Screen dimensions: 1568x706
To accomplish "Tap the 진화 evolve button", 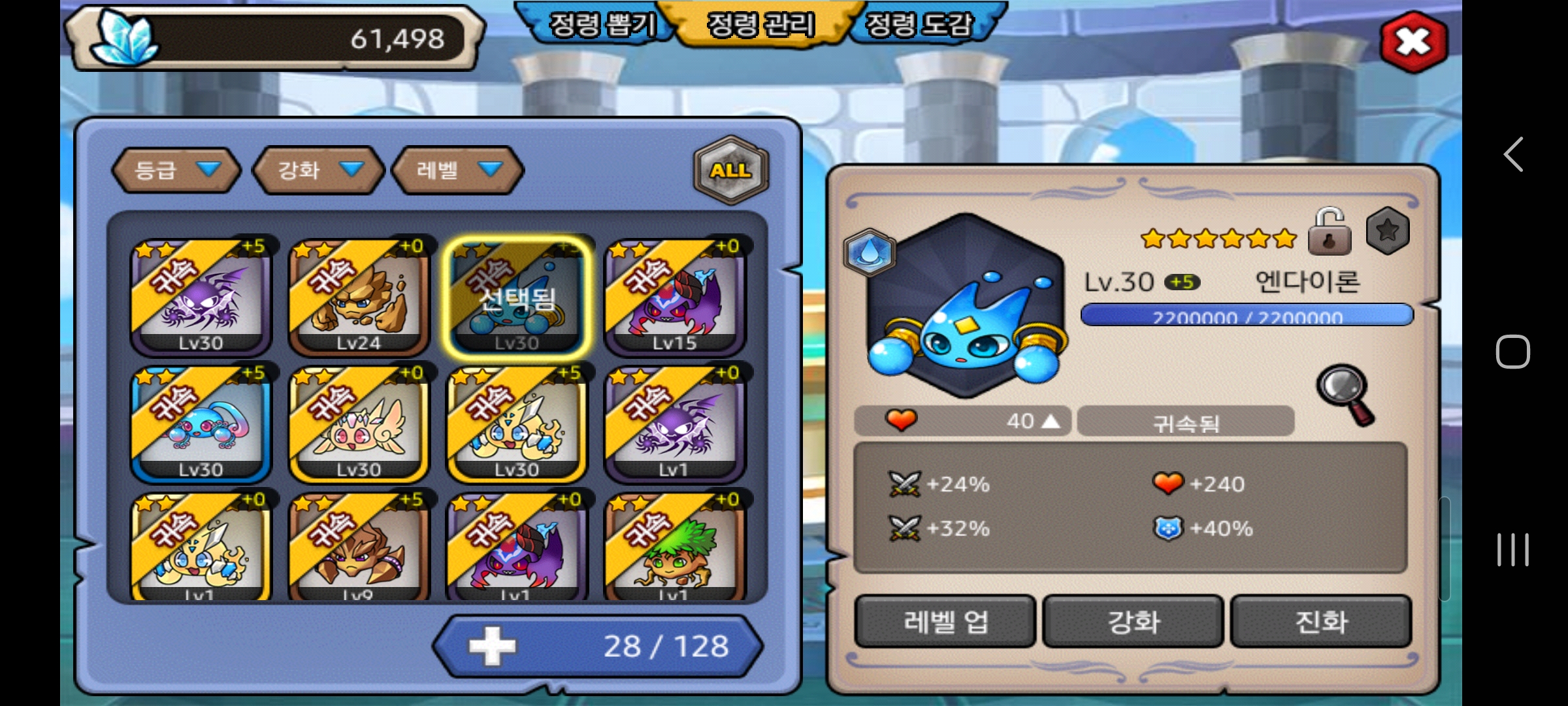I will tap(1320, 621).
